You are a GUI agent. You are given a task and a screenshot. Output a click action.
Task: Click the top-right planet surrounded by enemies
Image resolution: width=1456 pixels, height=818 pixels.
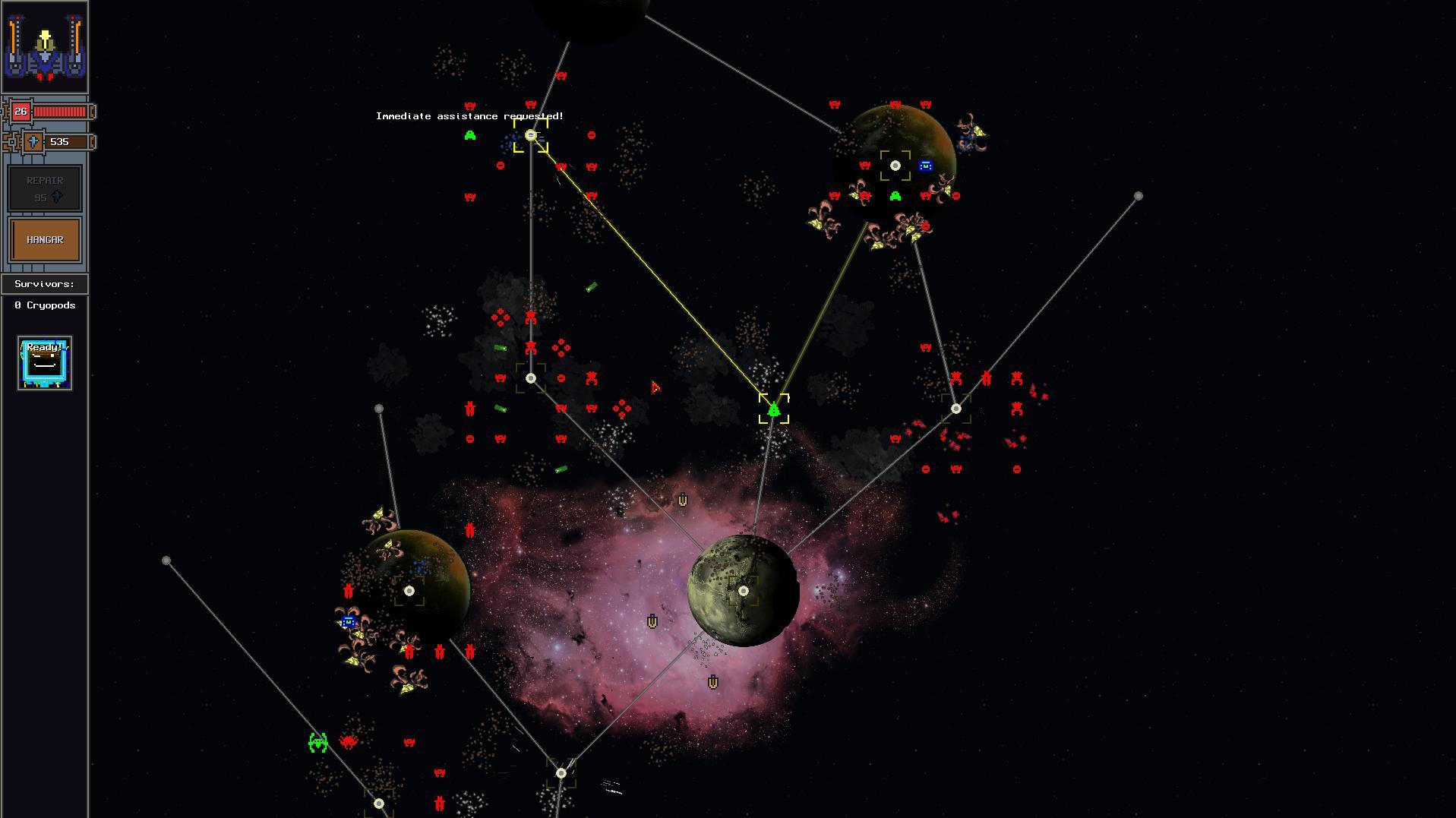(896, 164)
